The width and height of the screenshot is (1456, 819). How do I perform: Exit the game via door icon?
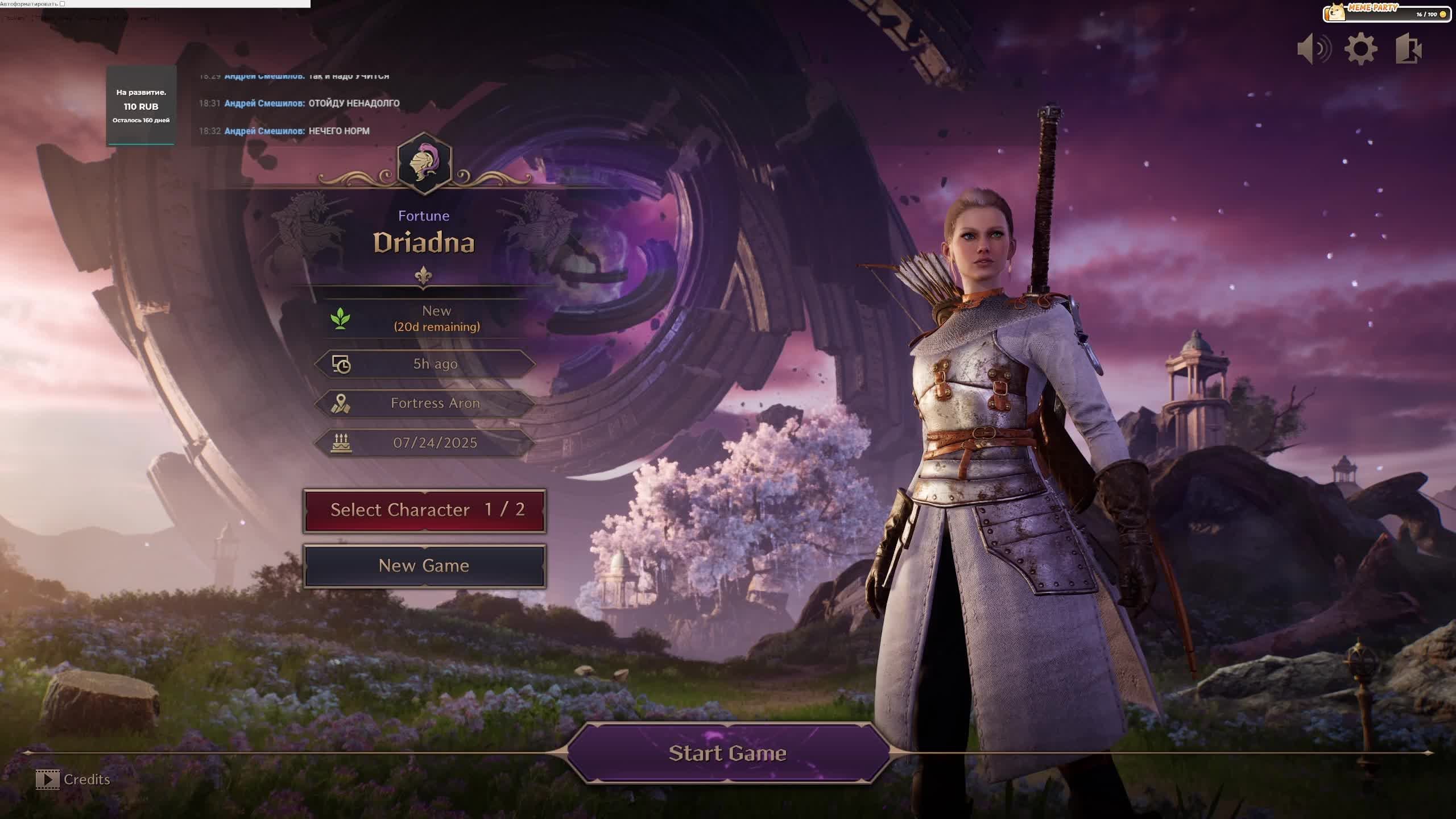(1409, 49)
